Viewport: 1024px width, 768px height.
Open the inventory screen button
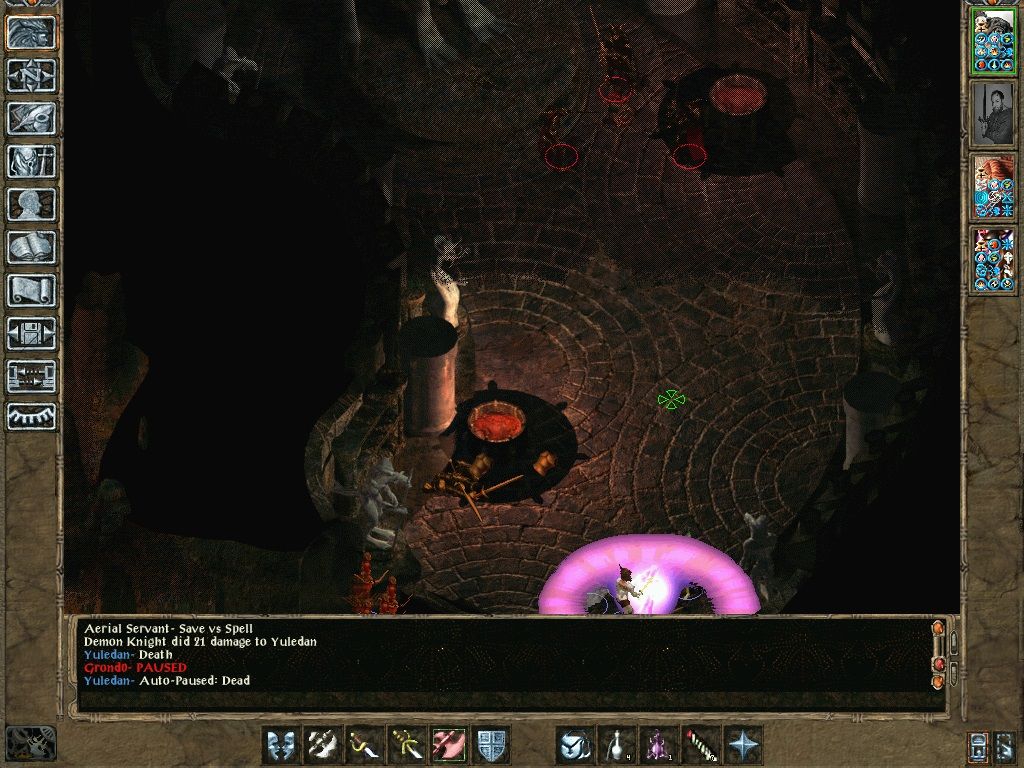coord(31,161)
